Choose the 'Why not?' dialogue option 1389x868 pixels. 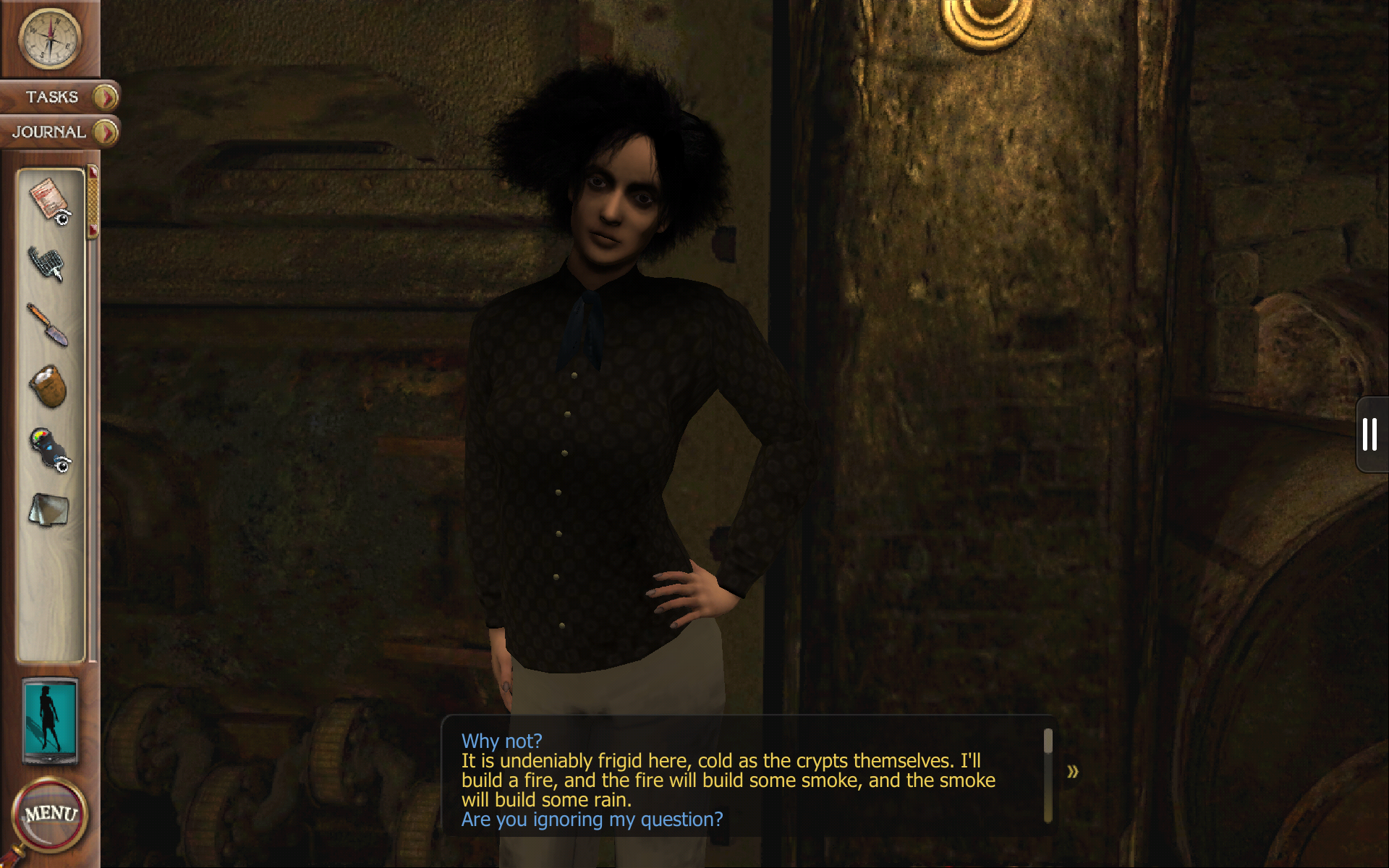coord(503,740)
